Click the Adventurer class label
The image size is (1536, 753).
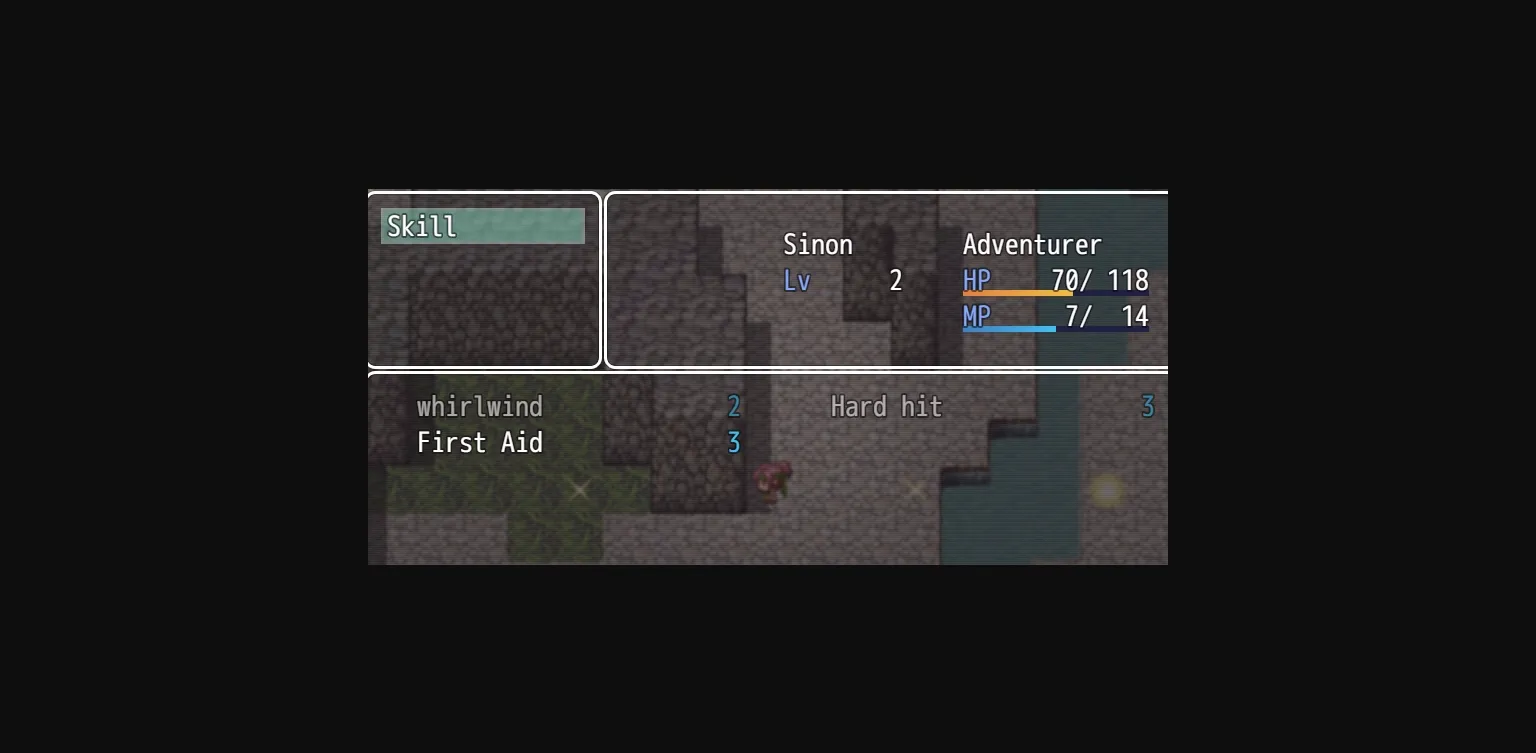1032,245
